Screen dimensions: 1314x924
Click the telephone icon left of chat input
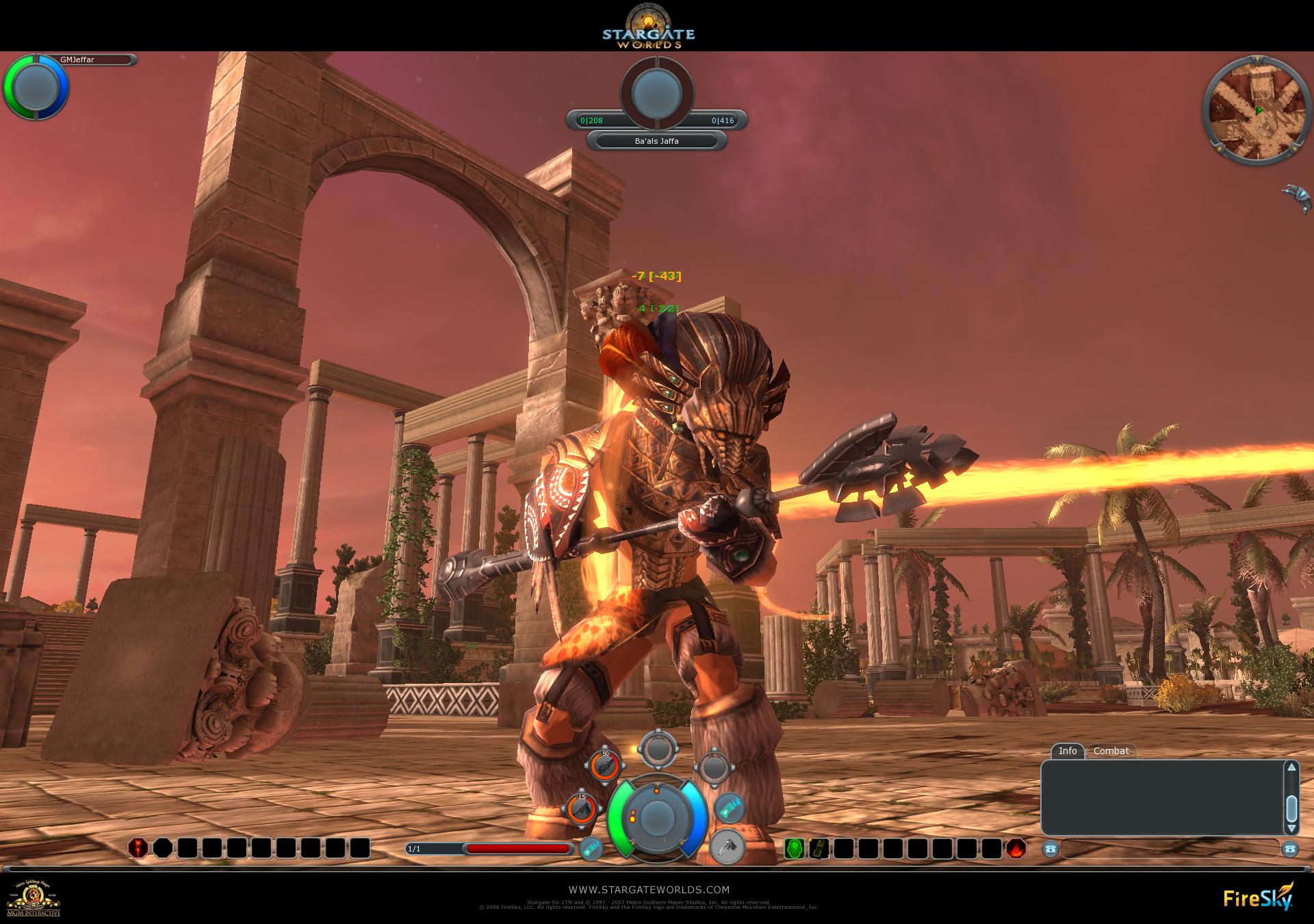(1050, 849)
